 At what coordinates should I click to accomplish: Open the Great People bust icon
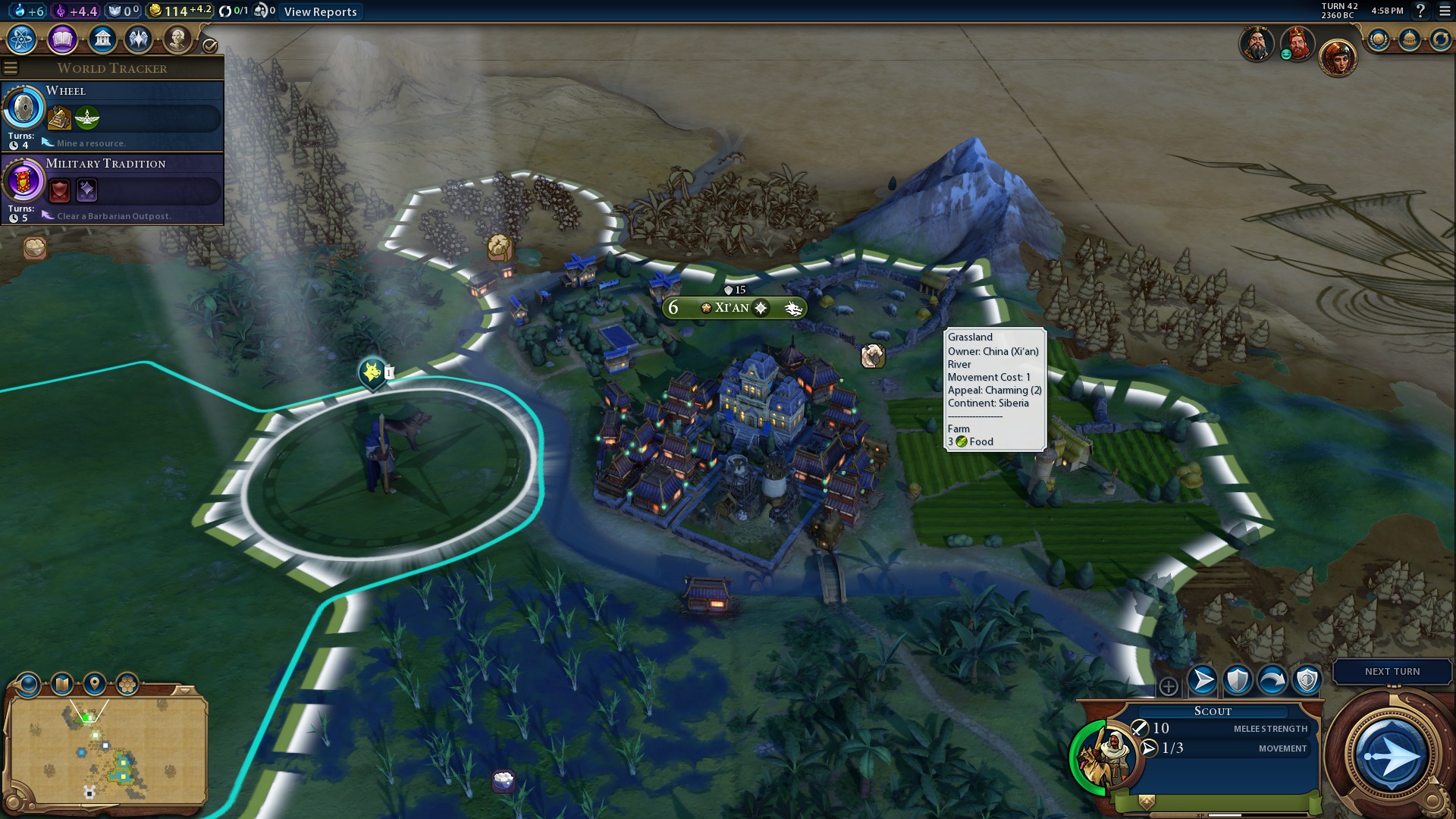(177, 39)
